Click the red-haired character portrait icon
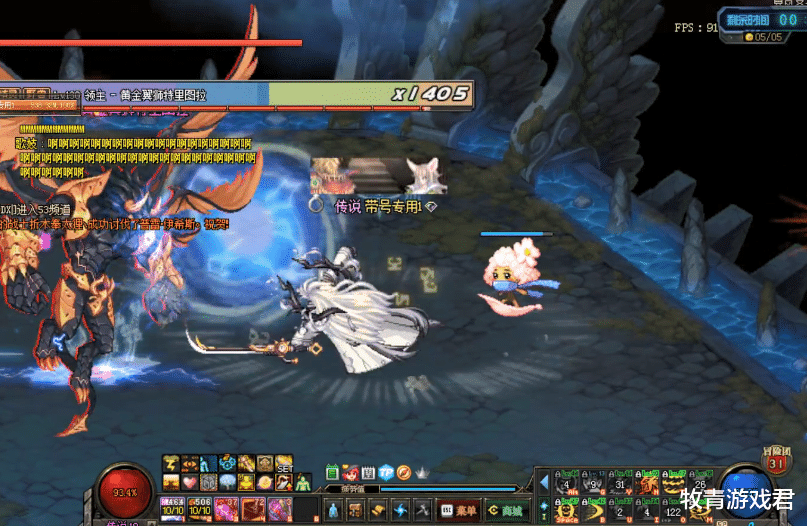The image size is (807, 526). click(x=351, y=471)
